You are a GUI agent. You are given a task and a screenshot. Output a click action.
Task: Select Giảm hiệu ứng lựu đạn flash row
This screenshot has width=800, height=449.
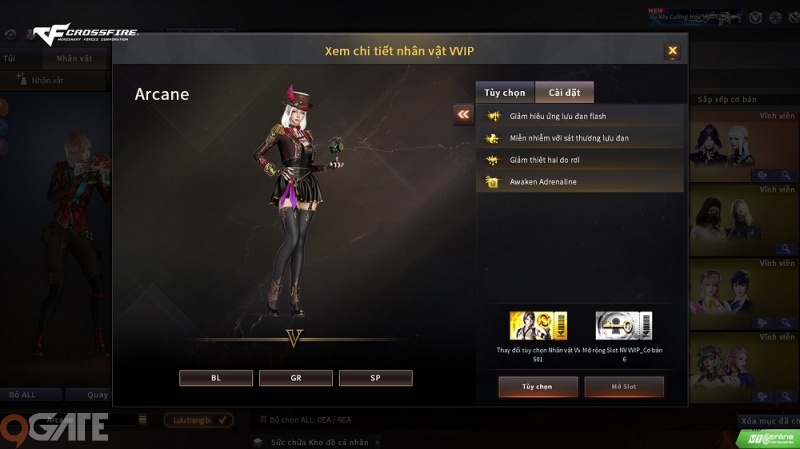(580, 116)
